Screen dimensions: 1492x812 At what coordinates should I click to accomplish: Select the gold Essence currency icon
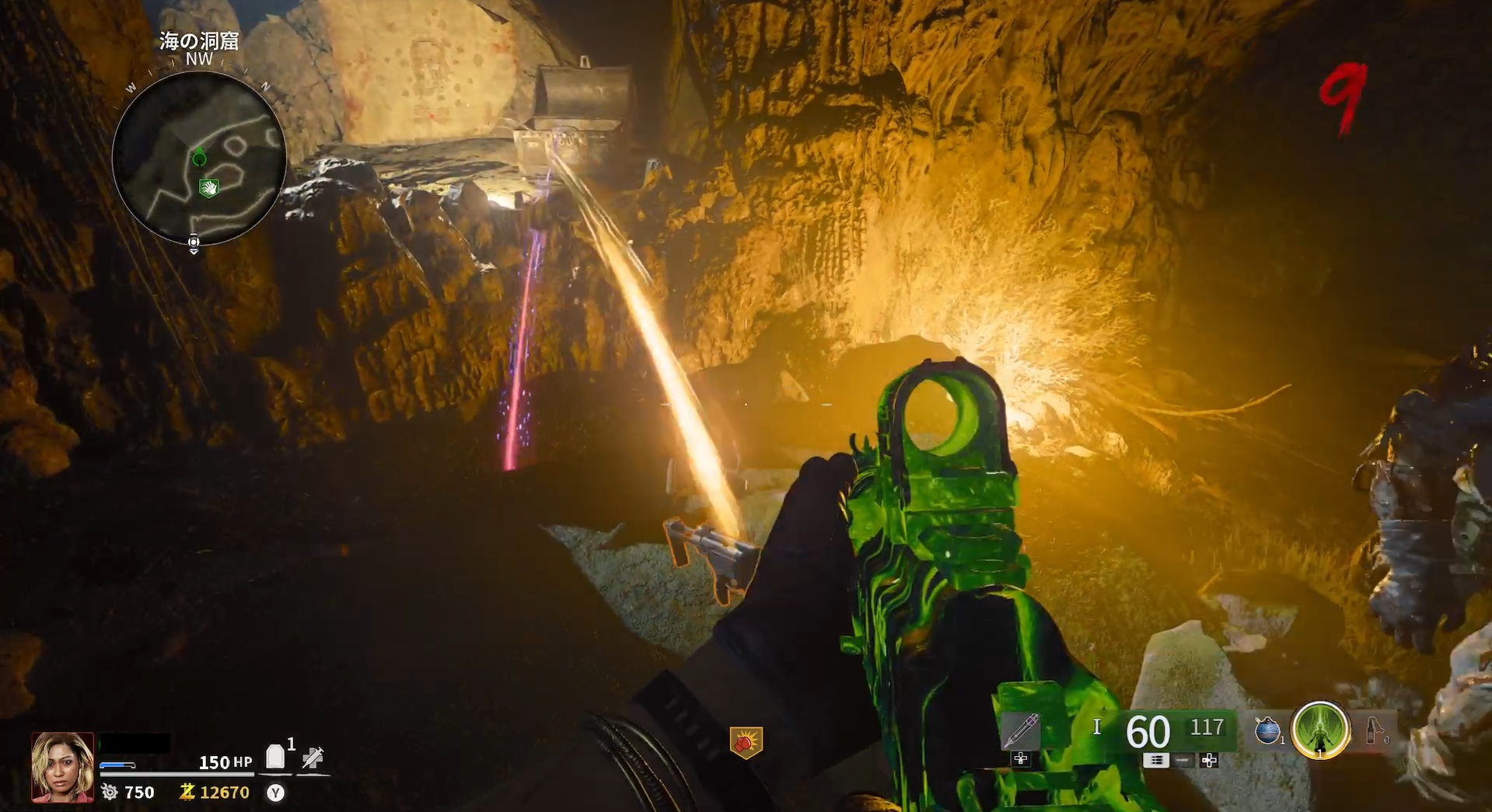click(x=186, y=792)
